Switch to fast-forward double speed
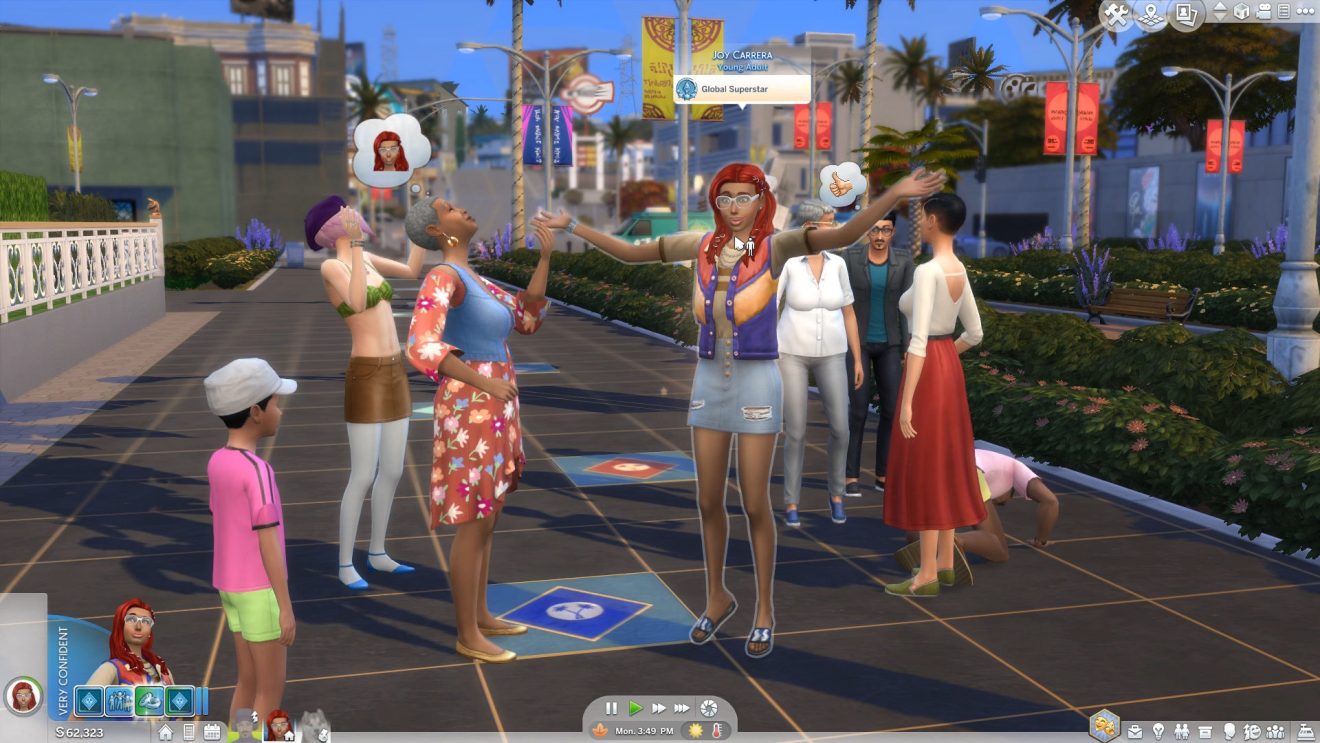This screenshot has height=743, width=1320. [659, 708]
